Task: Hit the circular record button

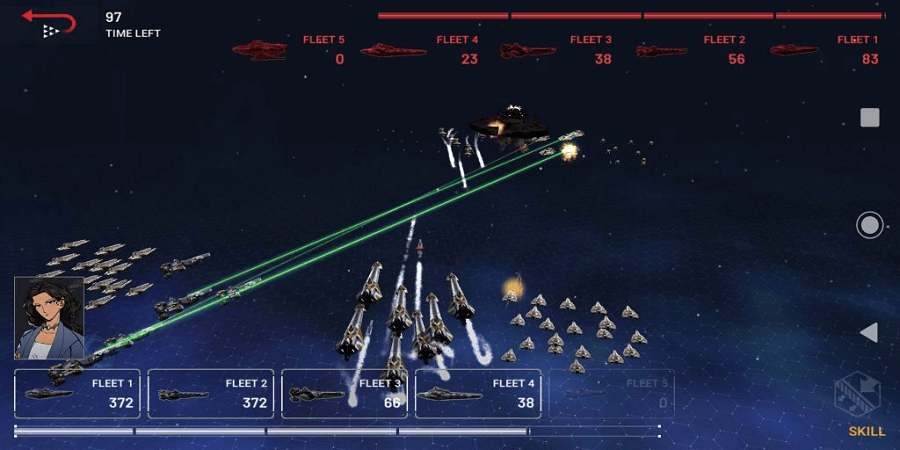Action: 870,225
